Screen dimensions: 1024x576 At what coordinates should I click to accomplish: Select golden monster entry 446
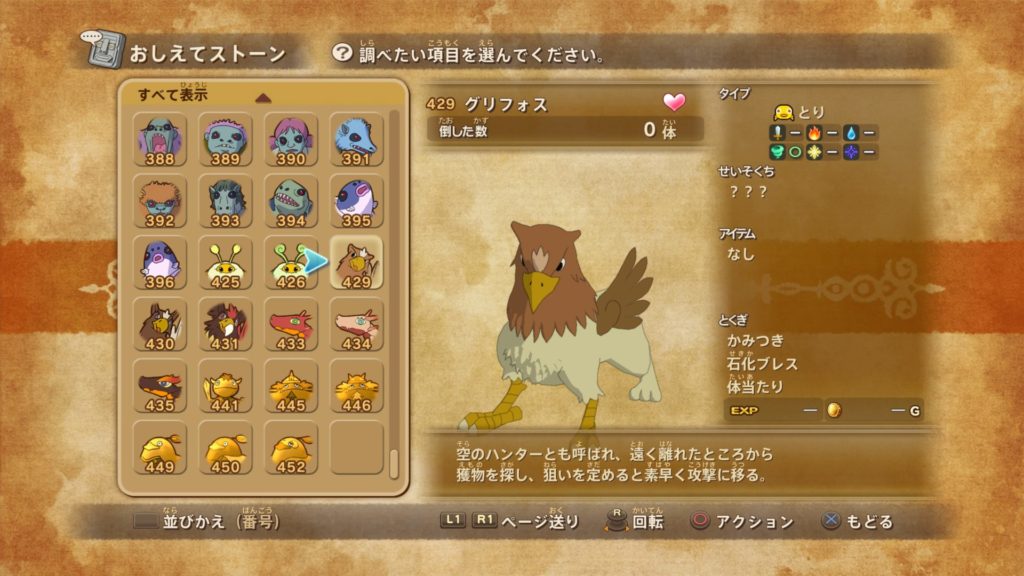[356, 386]
